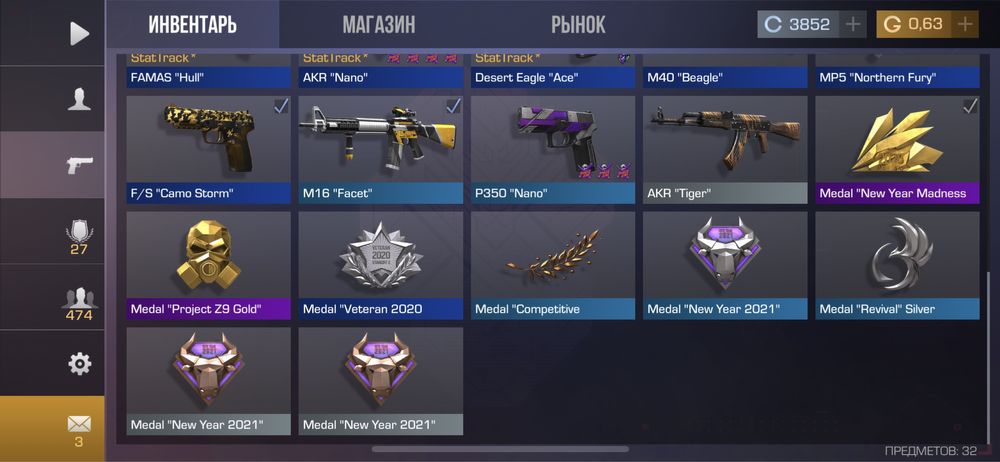Viewport: 1000px width, 462px height.
Task: Choose the P350 "Nano" pistol
Action: (x=553, y=149)
